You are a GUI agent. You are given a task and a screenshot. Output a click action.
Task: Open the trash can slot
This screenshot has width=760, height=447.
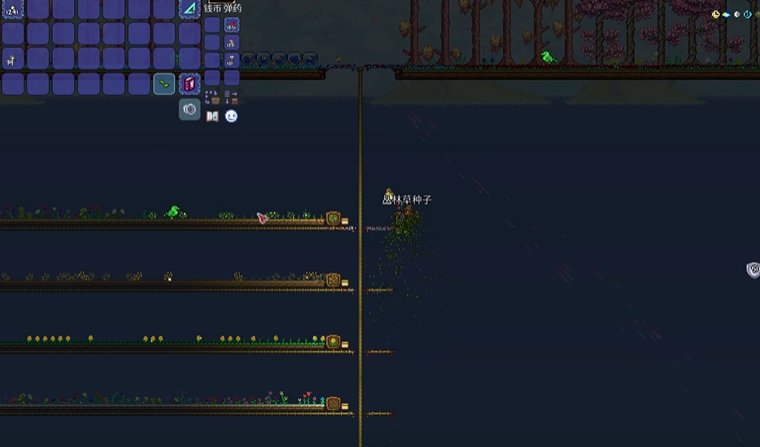coord(189,109)
